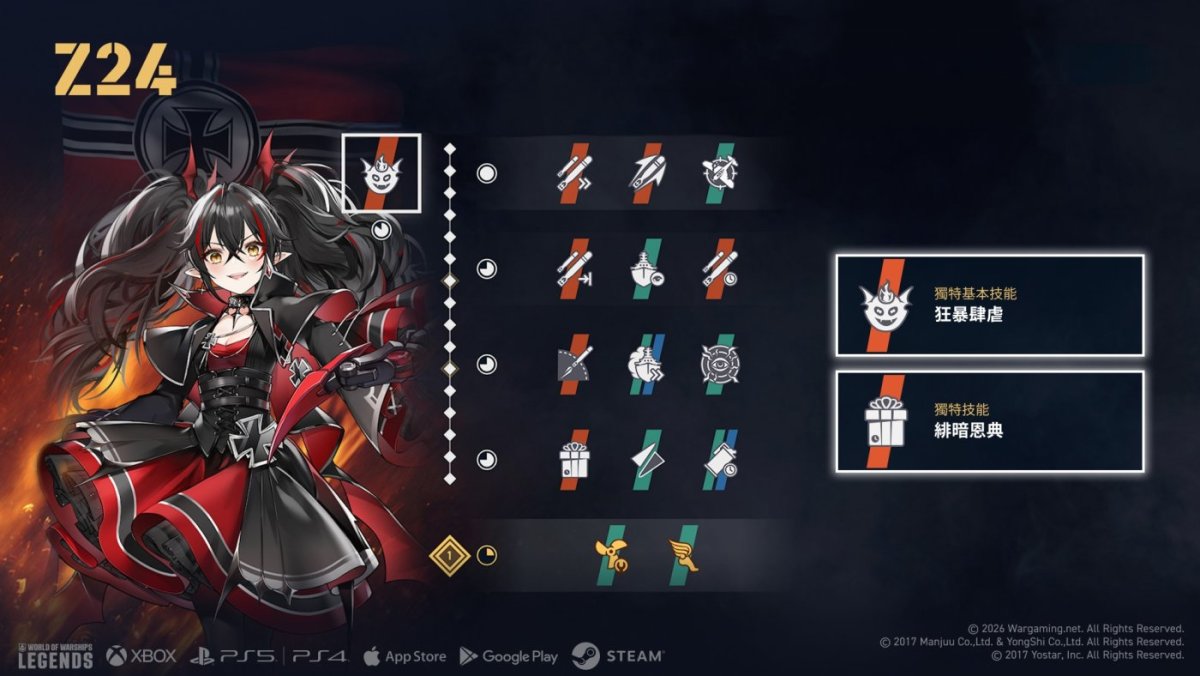Image resolution: width=1200 pixels, height=676 pixels.
Task: Select the demon face base skill icon
Action: pyautogui.click(x=381, y=173)
